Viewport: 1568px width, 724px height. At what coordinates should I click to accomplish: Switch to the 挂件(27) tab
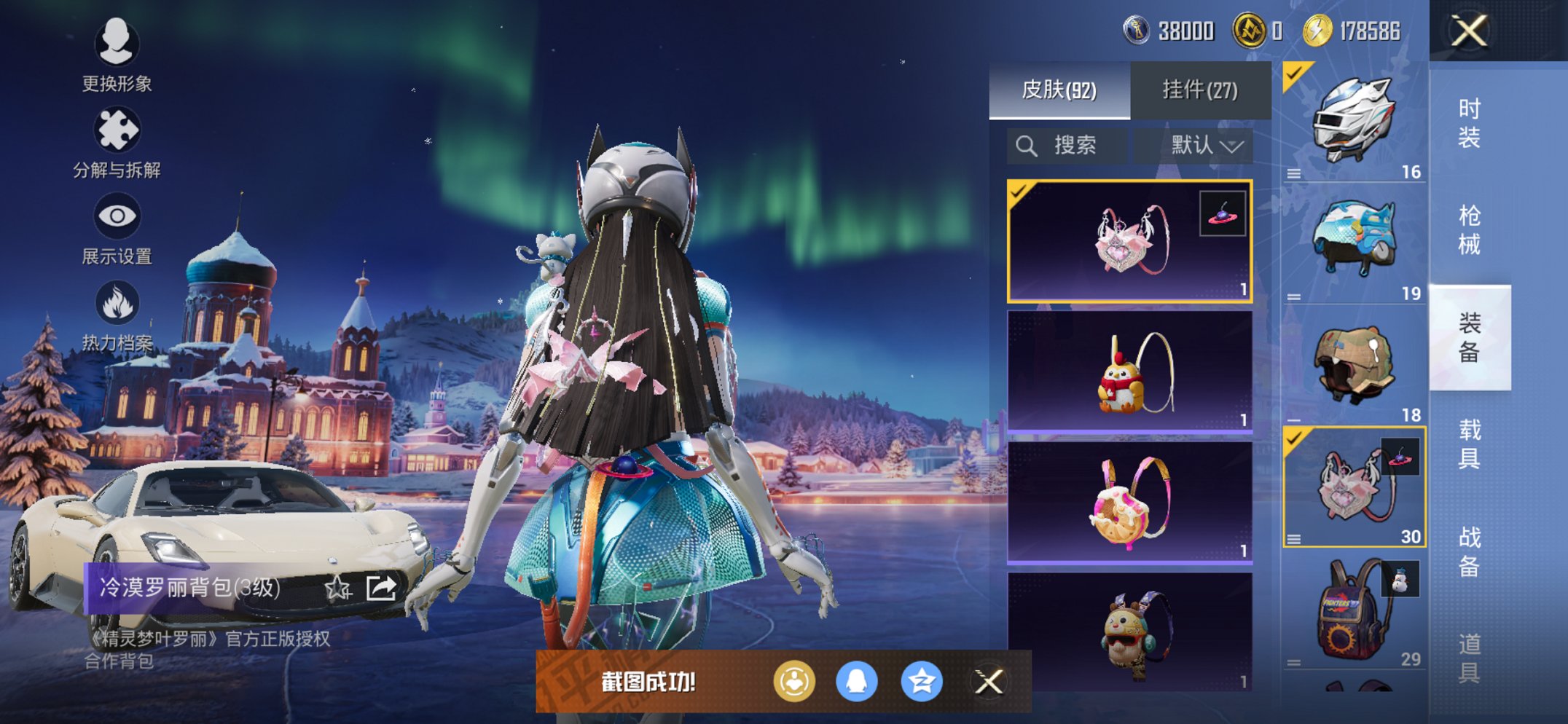click(x=1199, y=90)
